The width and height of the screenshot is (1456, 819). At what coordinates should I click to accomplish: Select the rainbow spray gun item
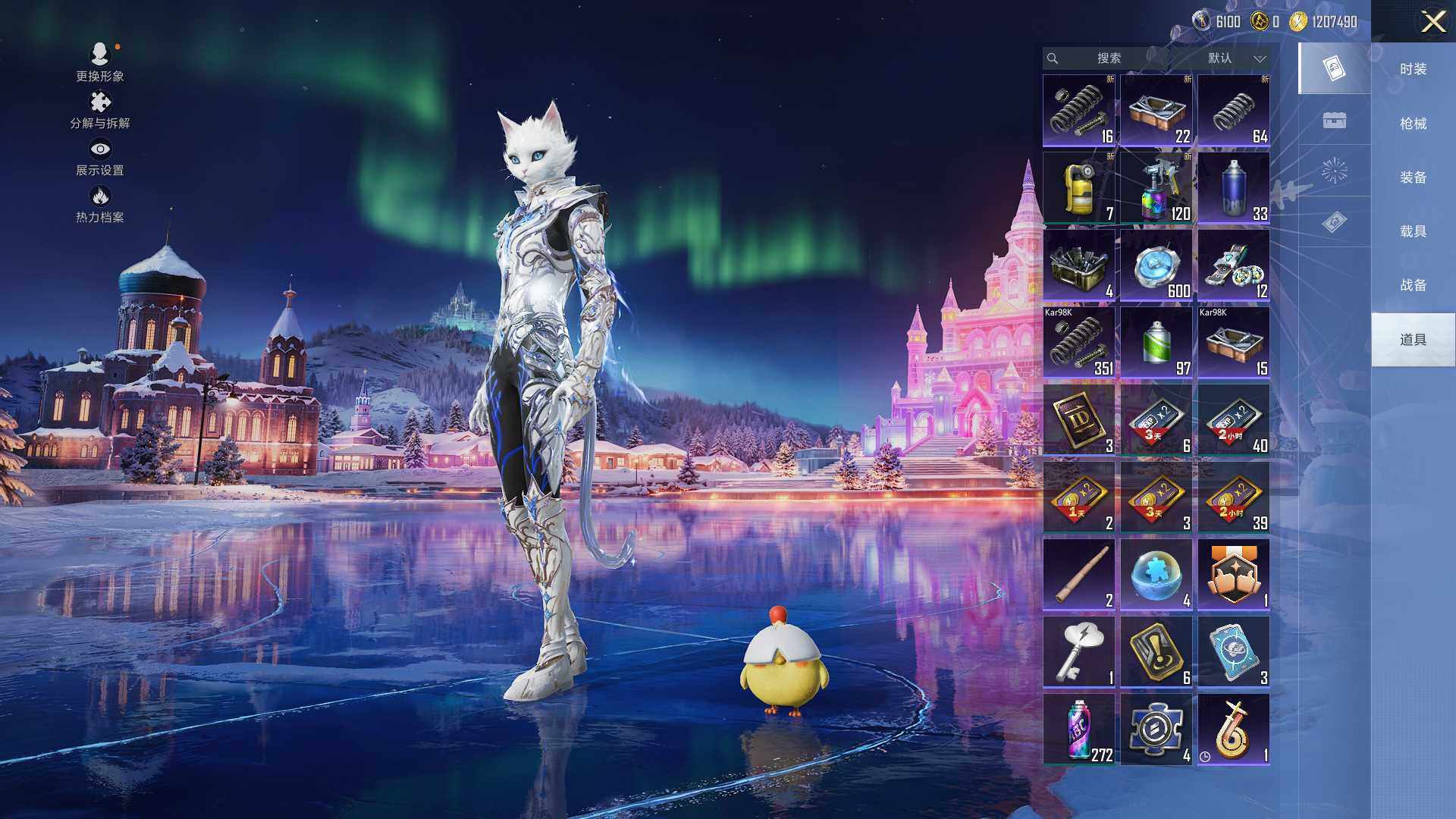click(1156, 188)
